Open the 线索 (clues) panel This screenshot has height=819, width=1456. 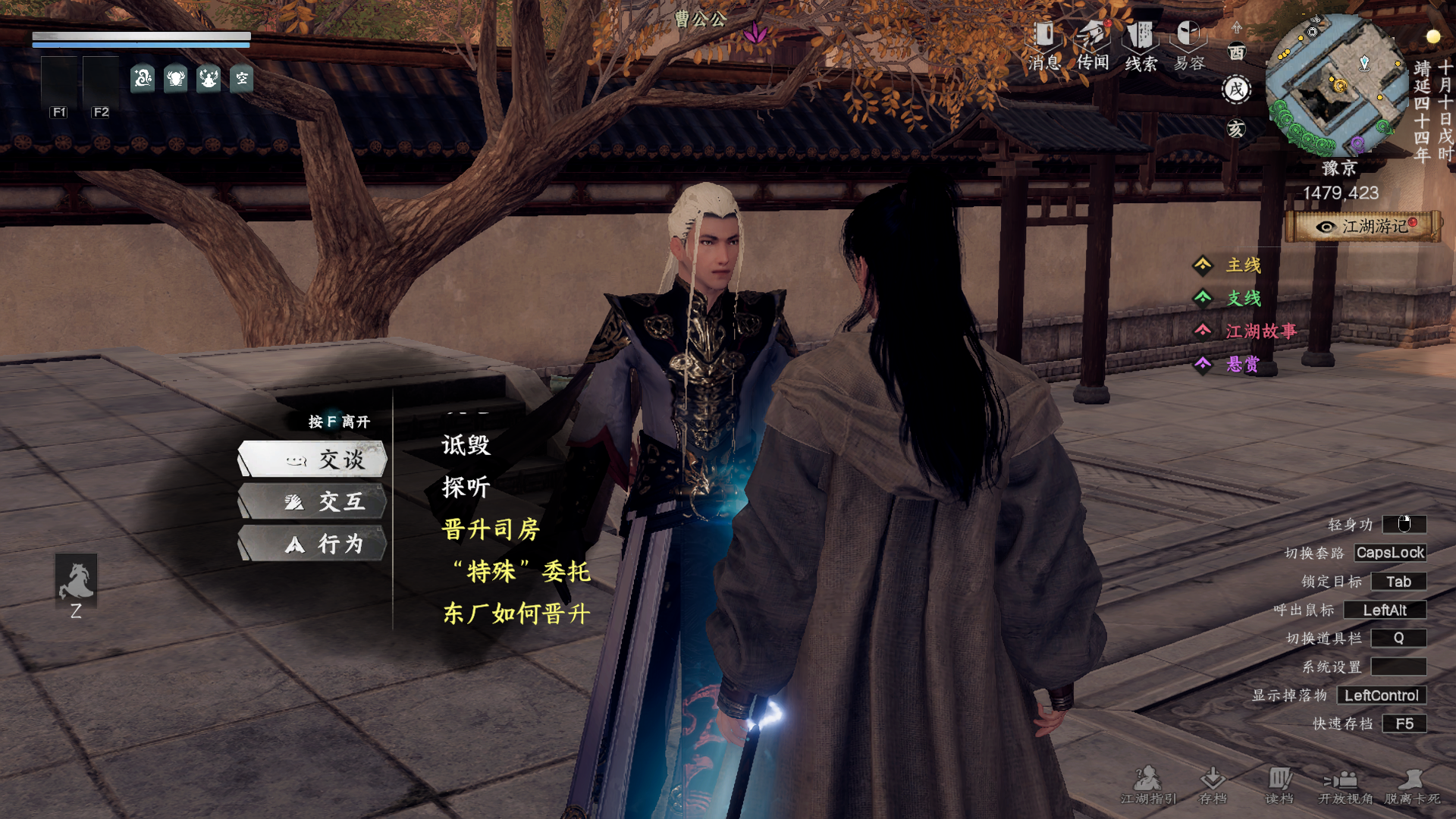tap(1141, 34)
